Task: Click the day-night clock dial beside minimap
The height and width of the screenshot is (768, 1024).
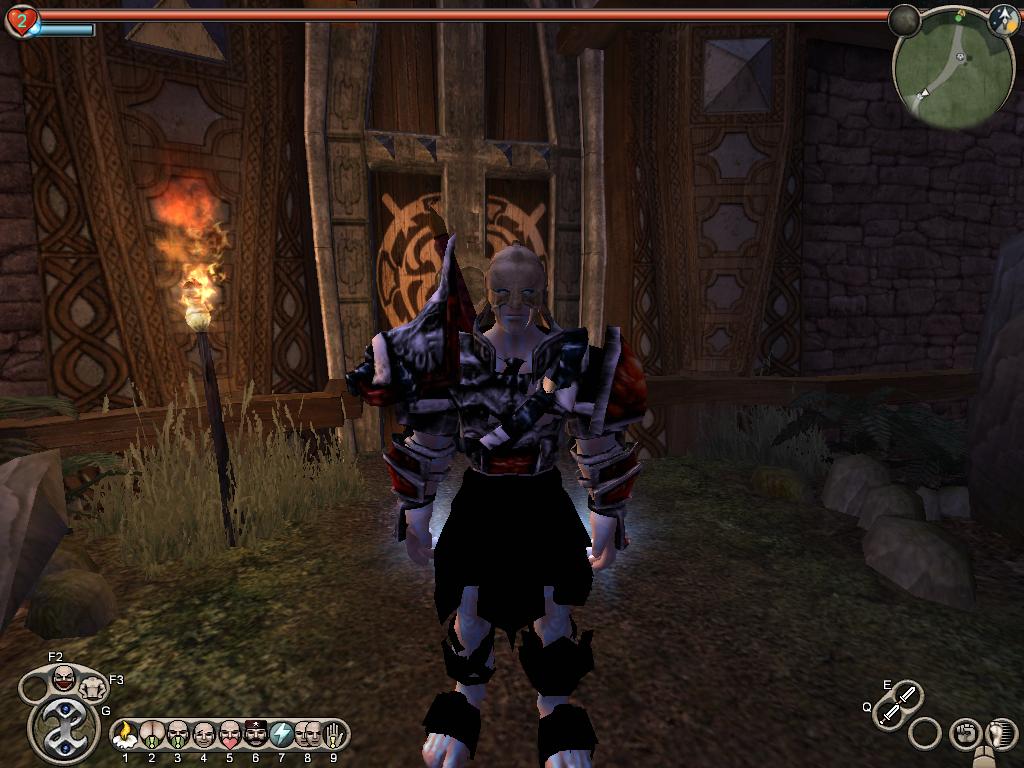Action: pos(1003,20)
